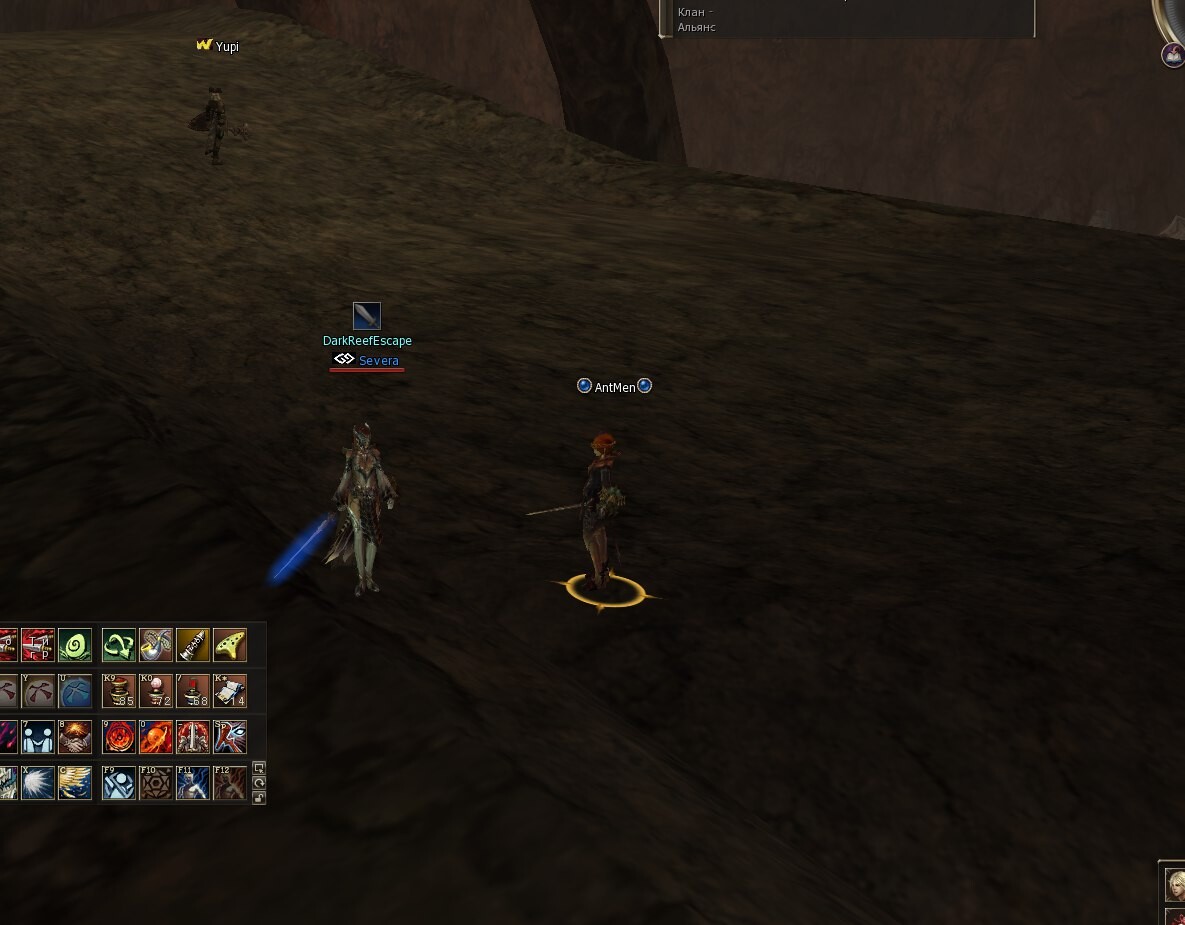Activate the green looping arrow skill

[x=119, y=645]
